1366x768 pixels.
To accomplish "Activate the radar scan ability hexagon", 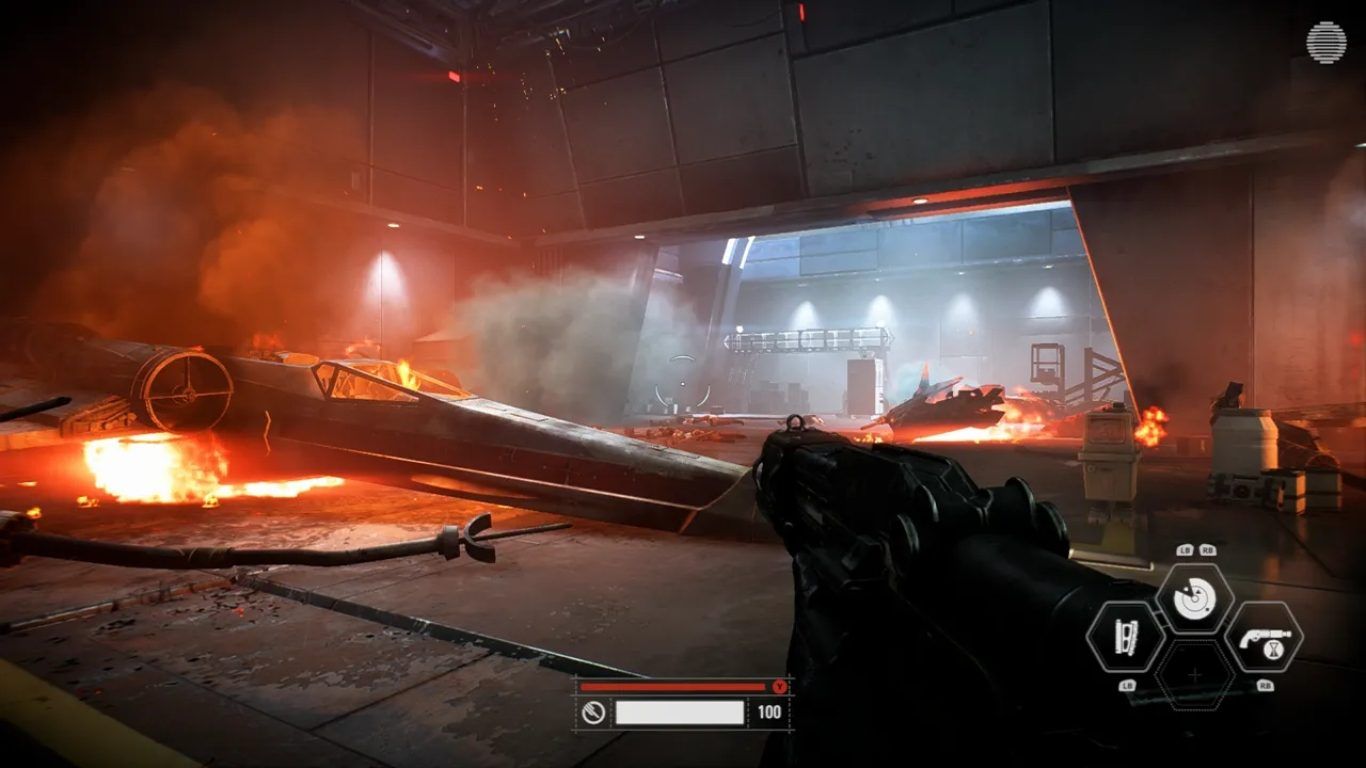I will click(x=1194, y=598).
